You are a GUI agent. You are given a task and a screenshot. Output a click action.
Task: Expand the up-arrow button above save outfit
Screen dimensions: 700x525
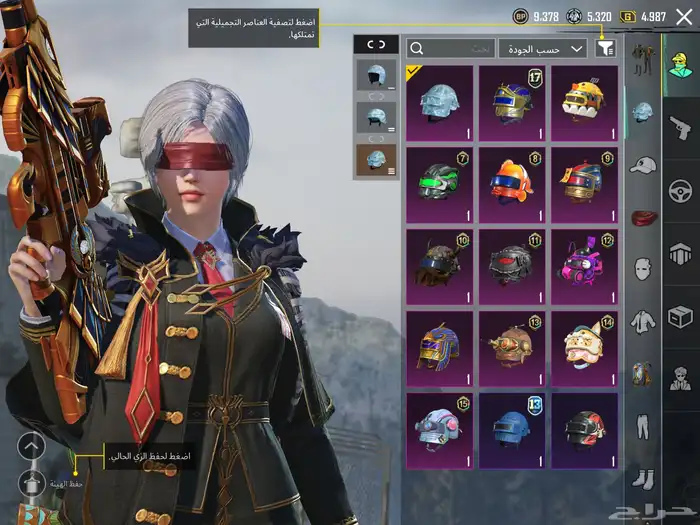click(32, 446)
